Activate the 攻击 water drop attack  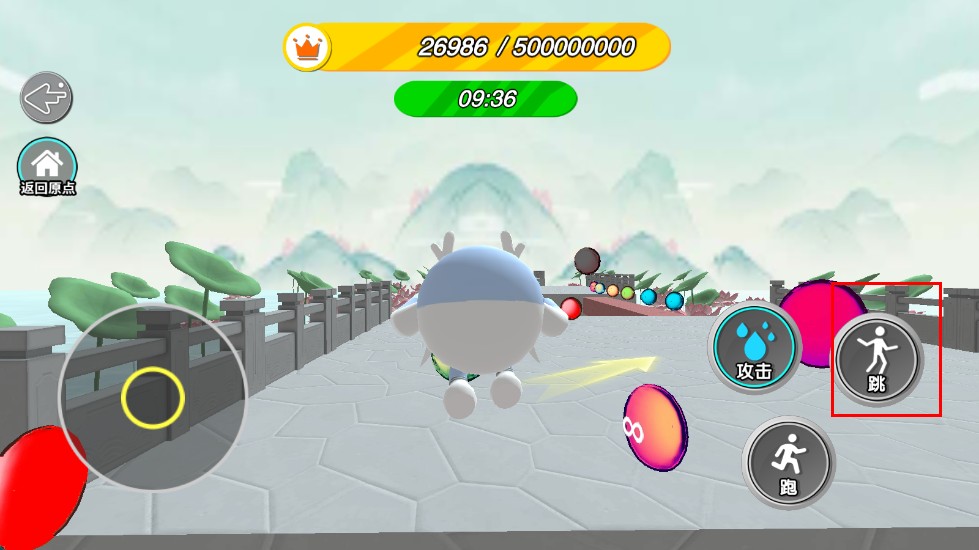click(755, 347)
